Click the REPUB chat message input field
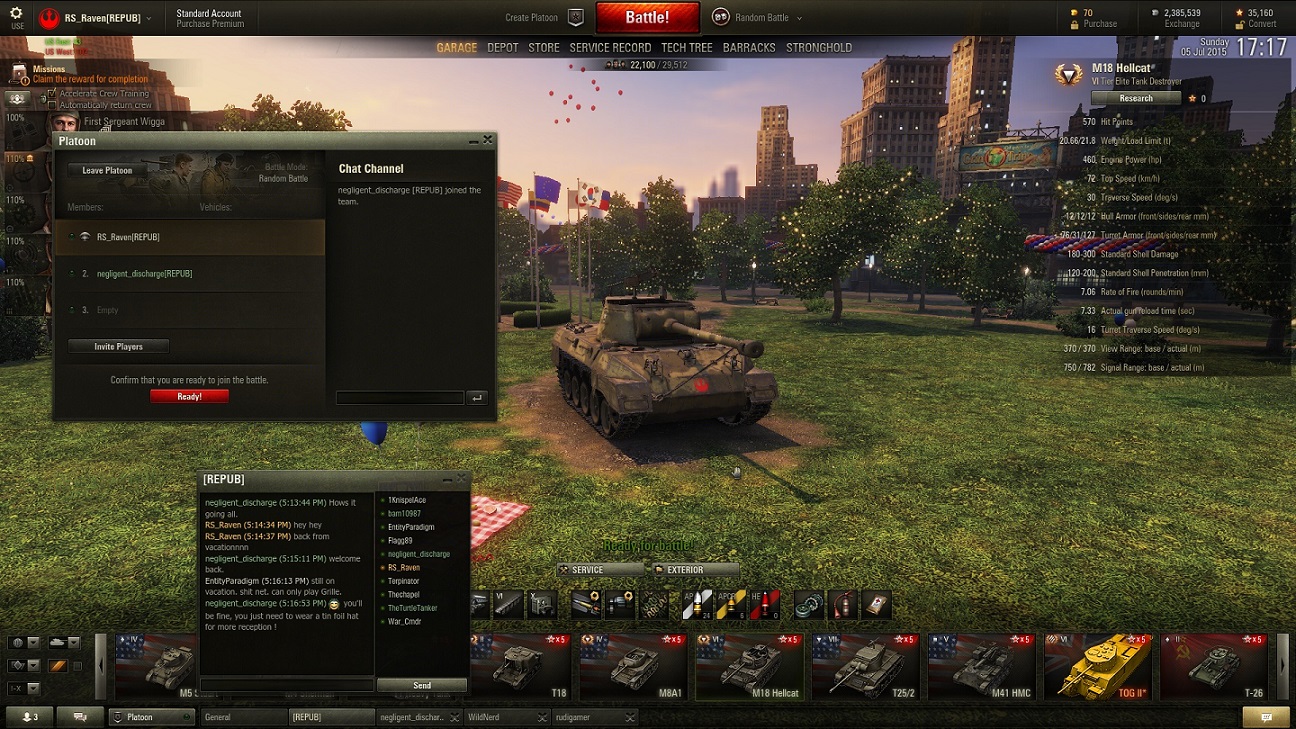1296x729 pixels. click(287, 685)
